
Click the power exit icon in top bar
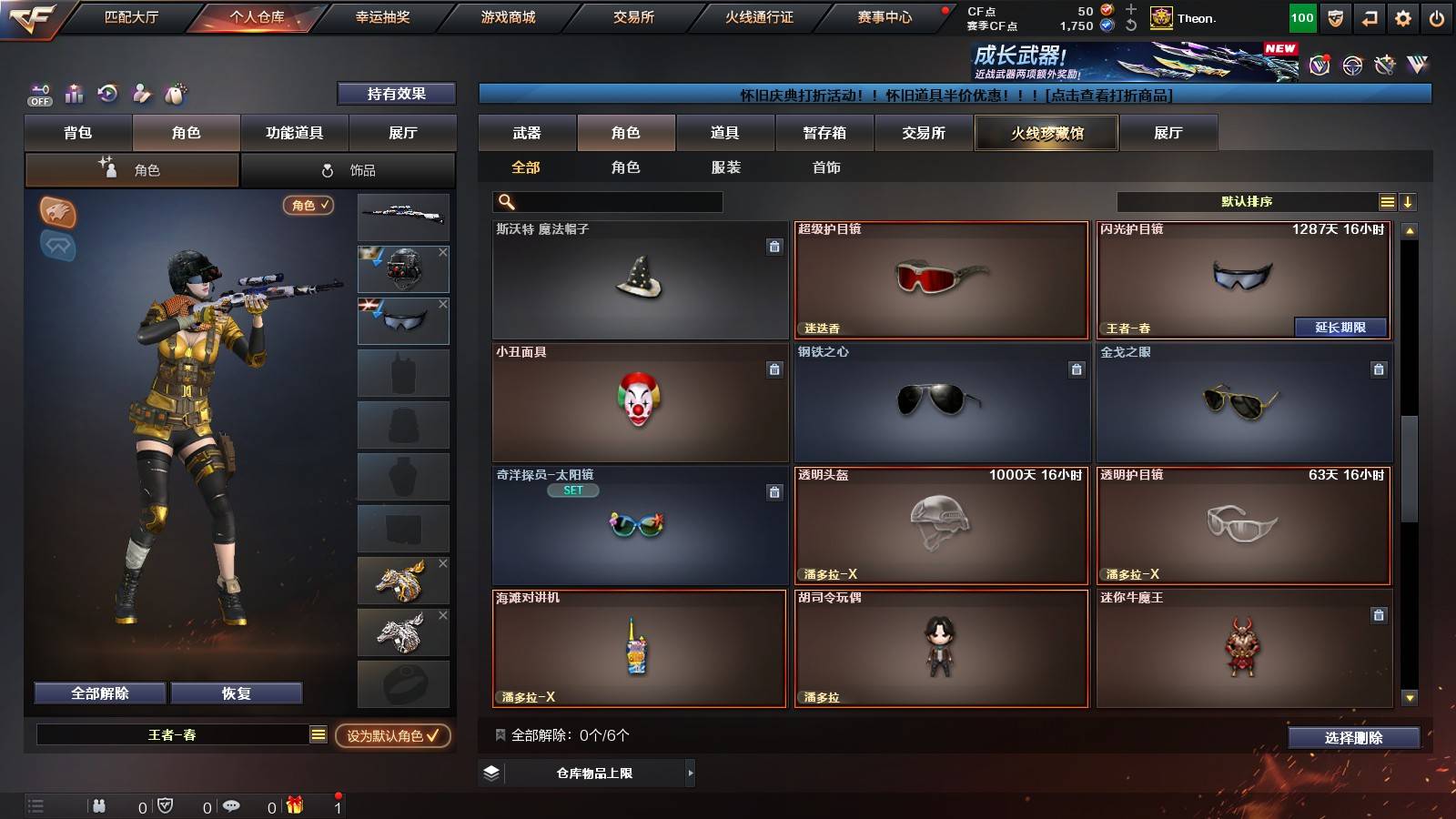tap(1438, 15)
